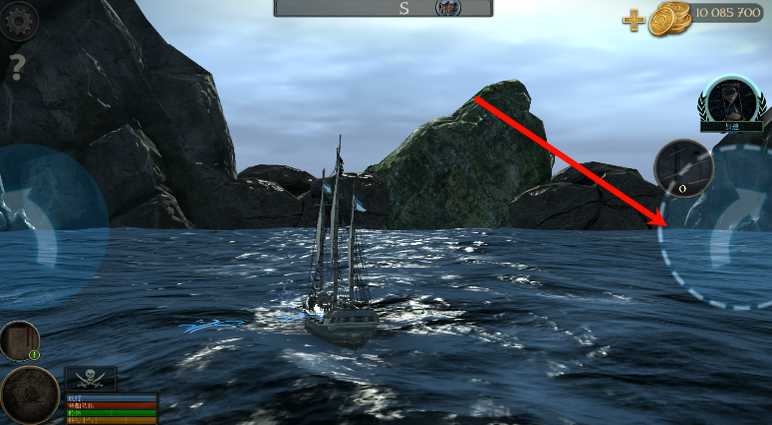The width and height of the screenshot is (772, 425).
Task: Adjust the ship sails button
Action: click(x=683, y=167)
